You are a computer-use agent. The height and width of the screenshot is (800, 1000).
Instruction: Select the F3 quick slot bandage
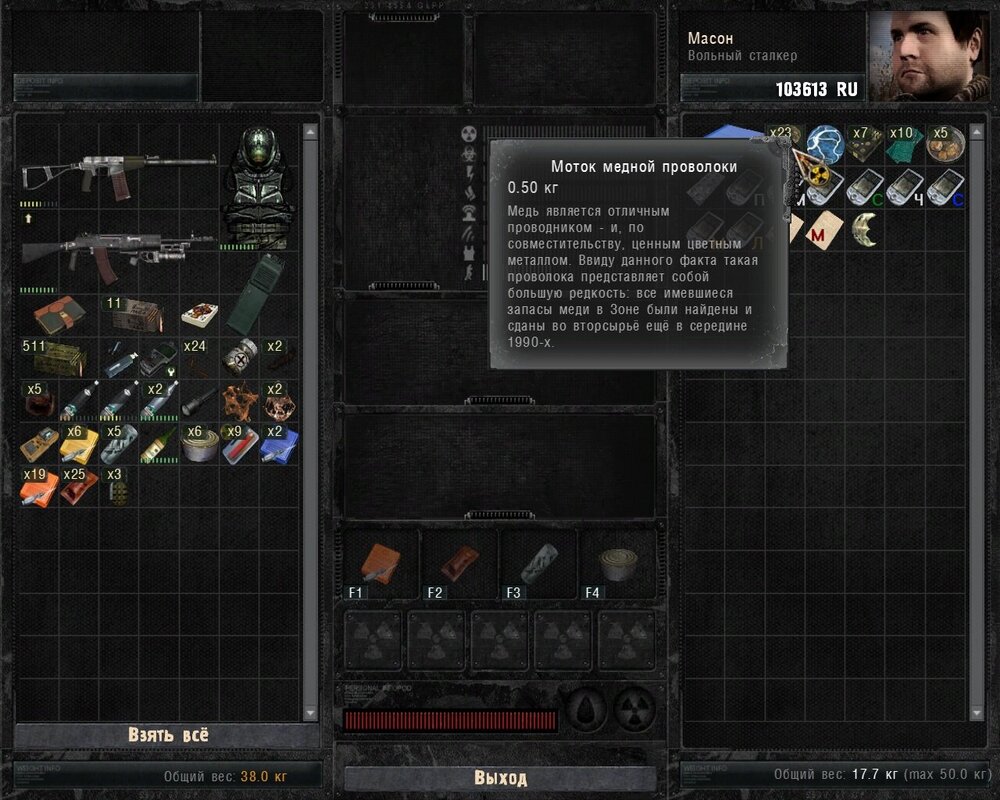538,565
